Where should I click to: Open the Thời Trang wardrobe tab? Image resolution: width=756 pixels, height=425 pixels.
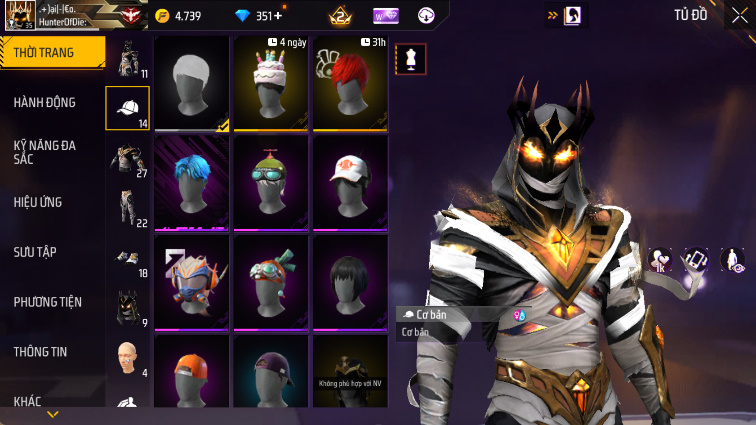coord(52,52)
